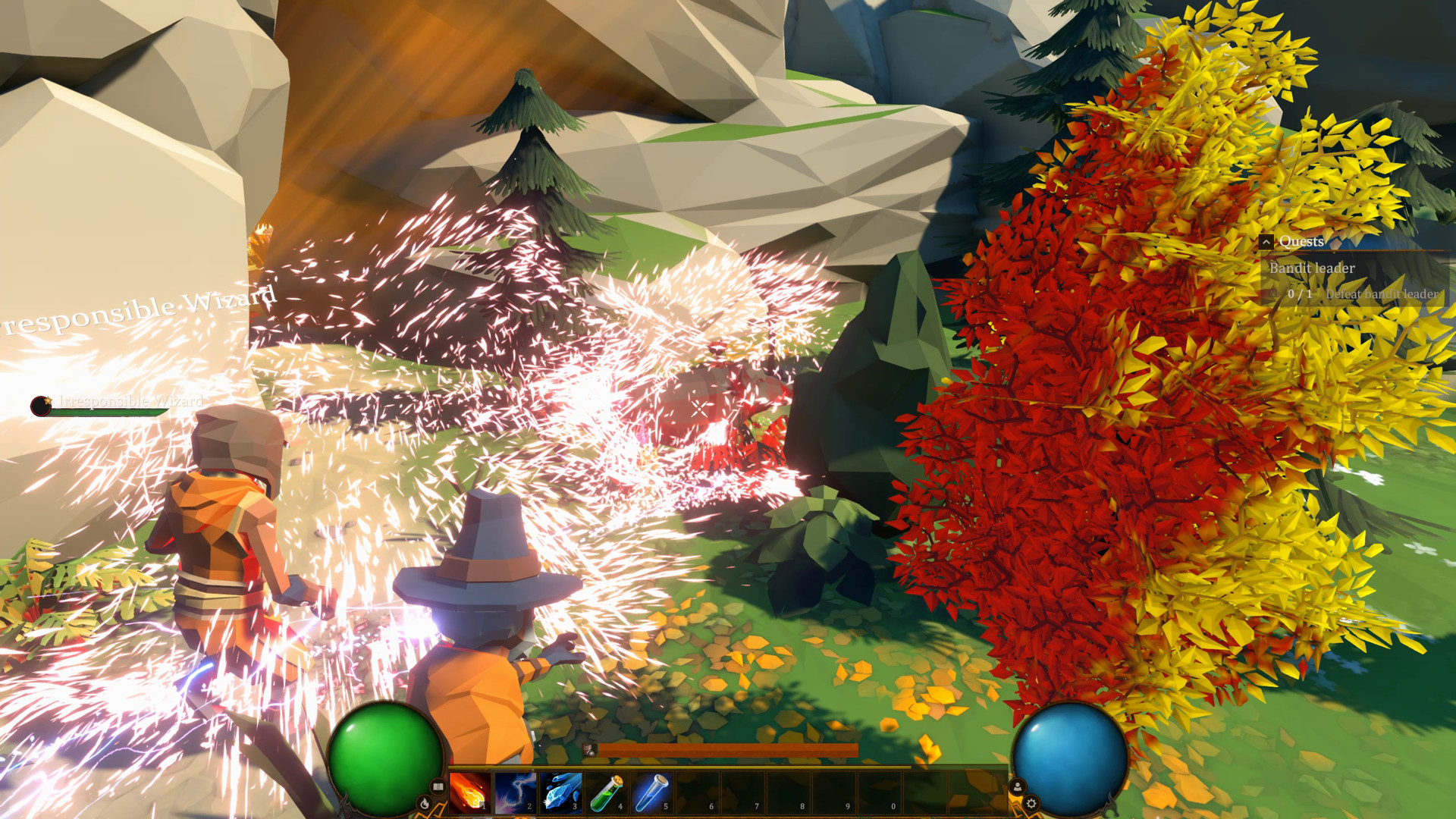Screen dimensions: 1456x819
Task: Cast the Ice Shard spell in slot 3
Action: pos(560,792)
